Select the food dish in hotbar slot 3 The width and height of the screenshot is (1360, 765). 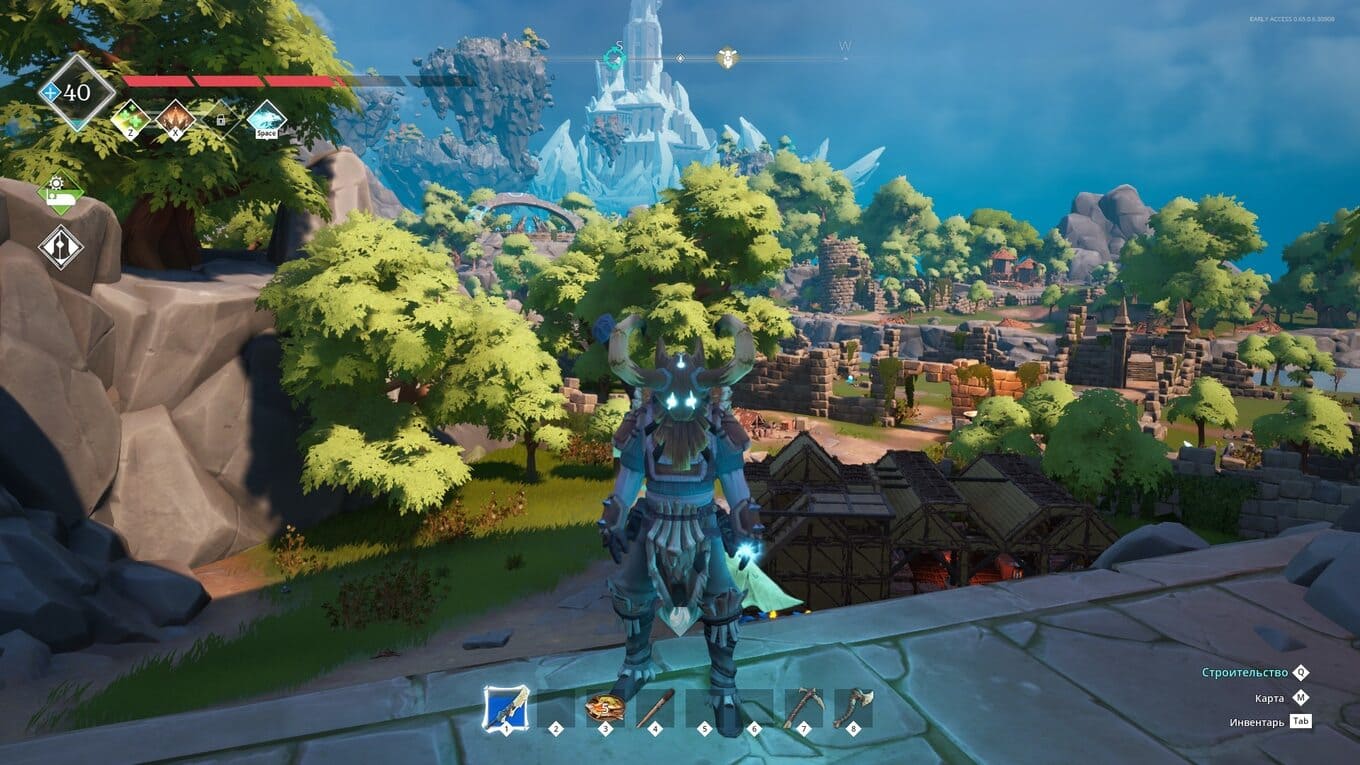(604, 708)
